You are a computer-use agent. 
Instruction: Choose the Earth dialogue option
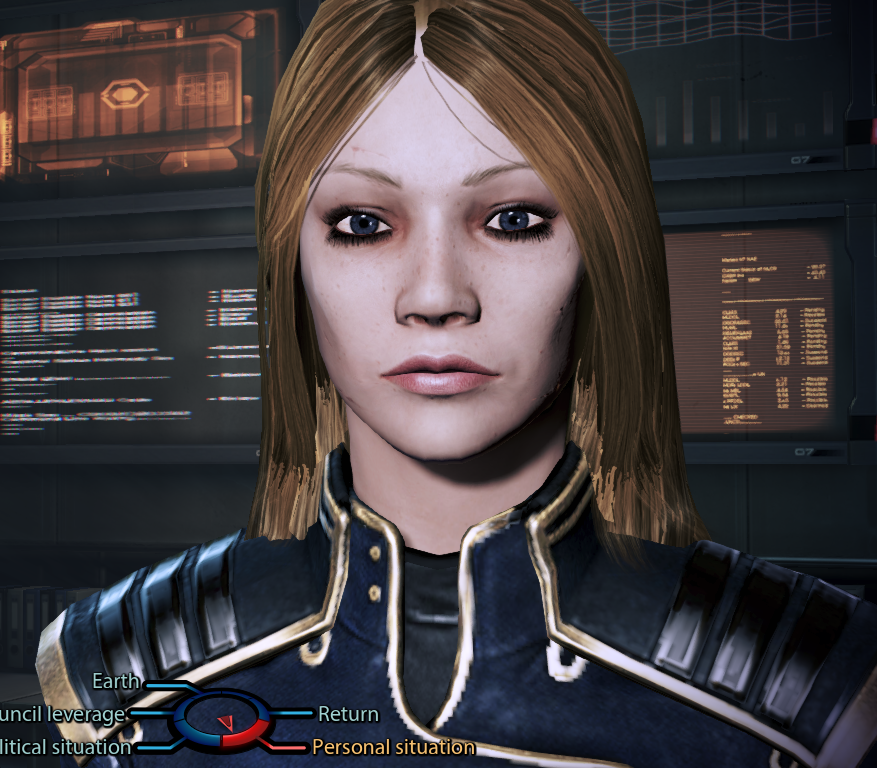pos(116,682)
